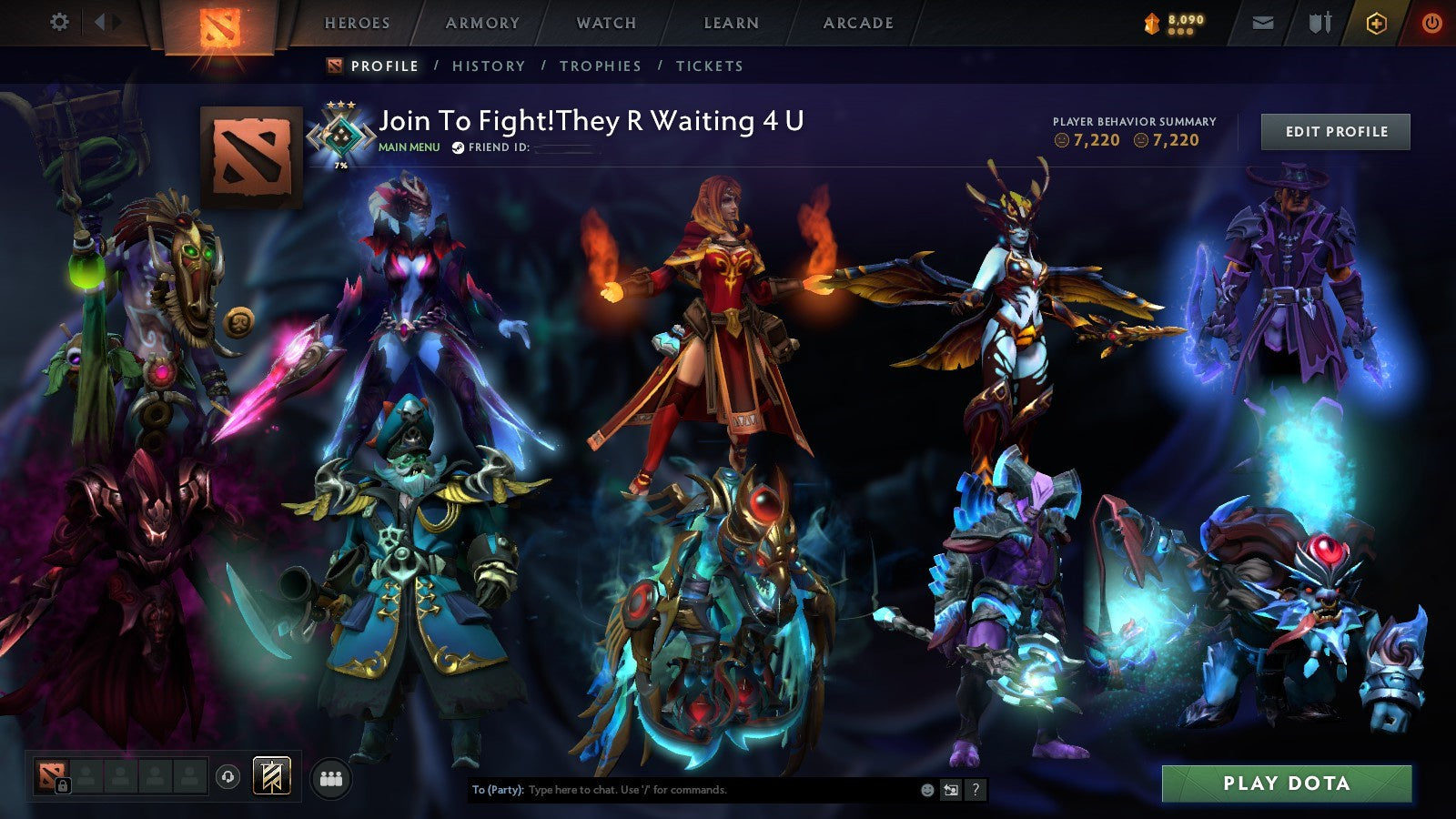The height and width of the screenshot is (819, 1456).
Task: Open the emoticon picker in the chat bar
Action: 926,790
